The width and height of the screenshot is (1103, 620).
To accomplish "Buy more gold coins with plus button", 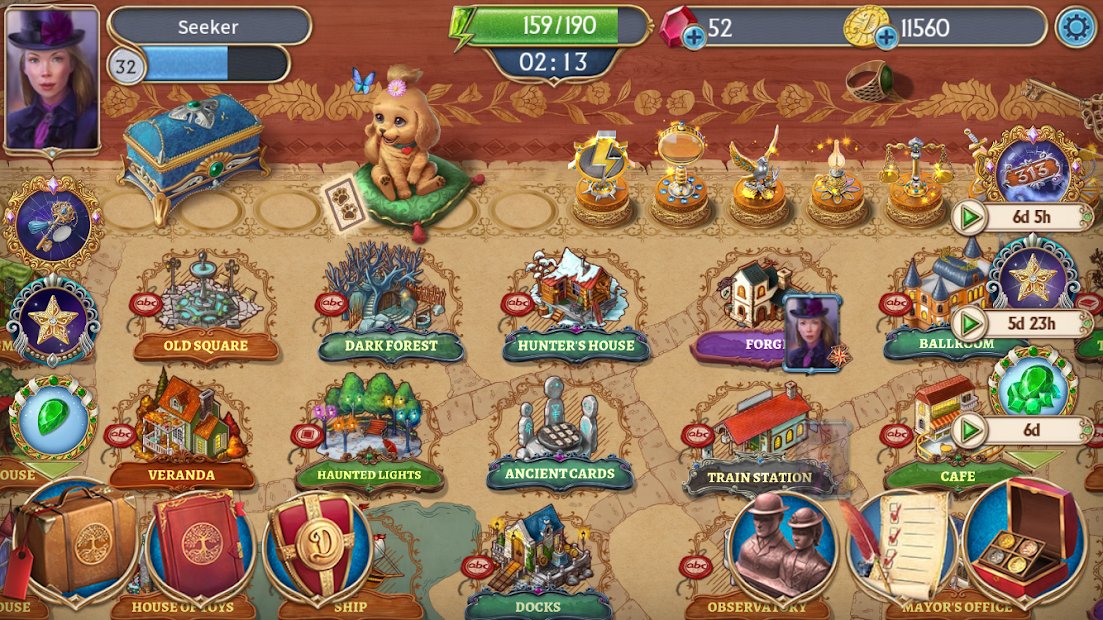I will 886,38.
